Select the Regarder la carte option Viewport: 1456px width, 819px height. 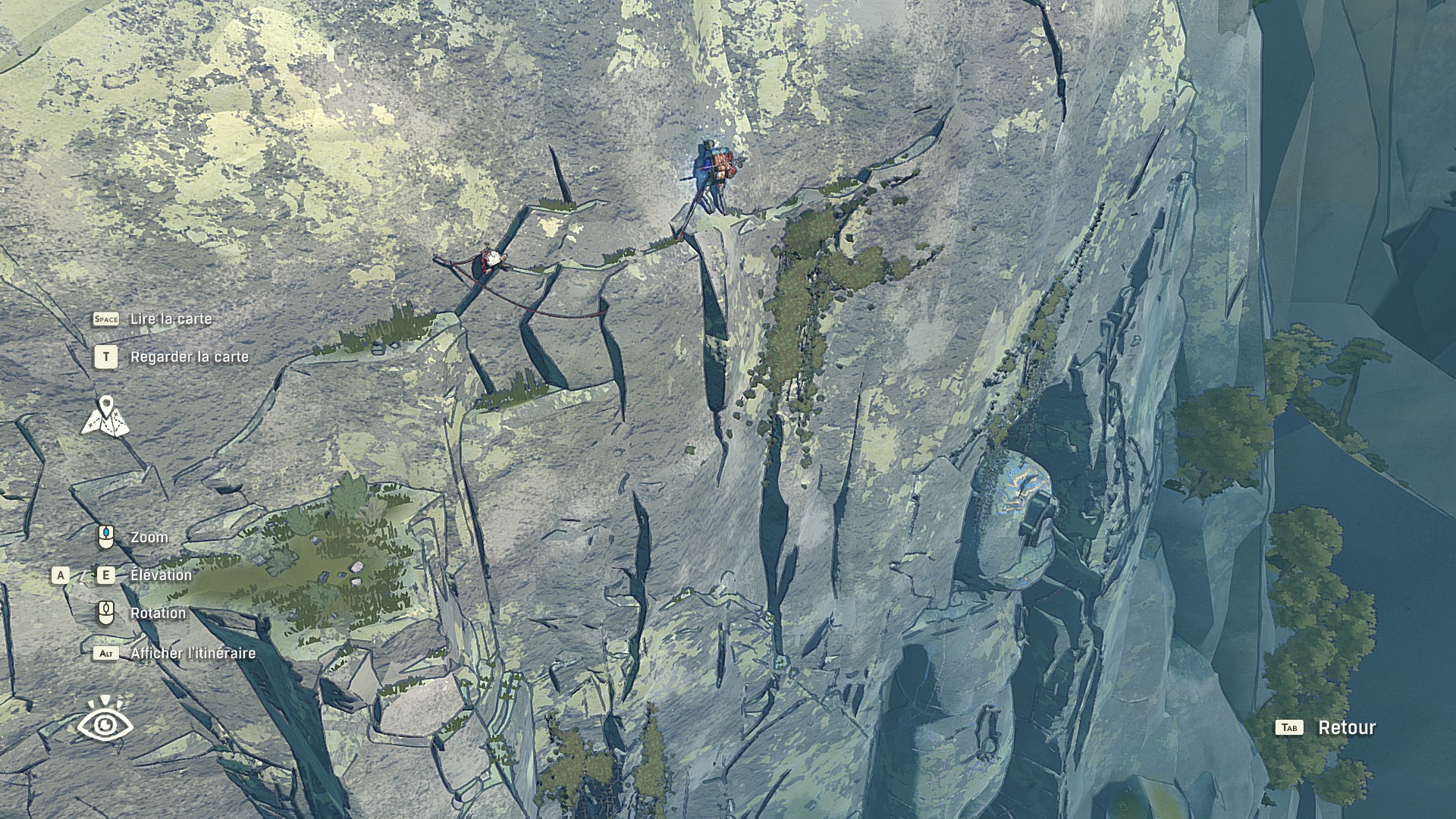189,357
